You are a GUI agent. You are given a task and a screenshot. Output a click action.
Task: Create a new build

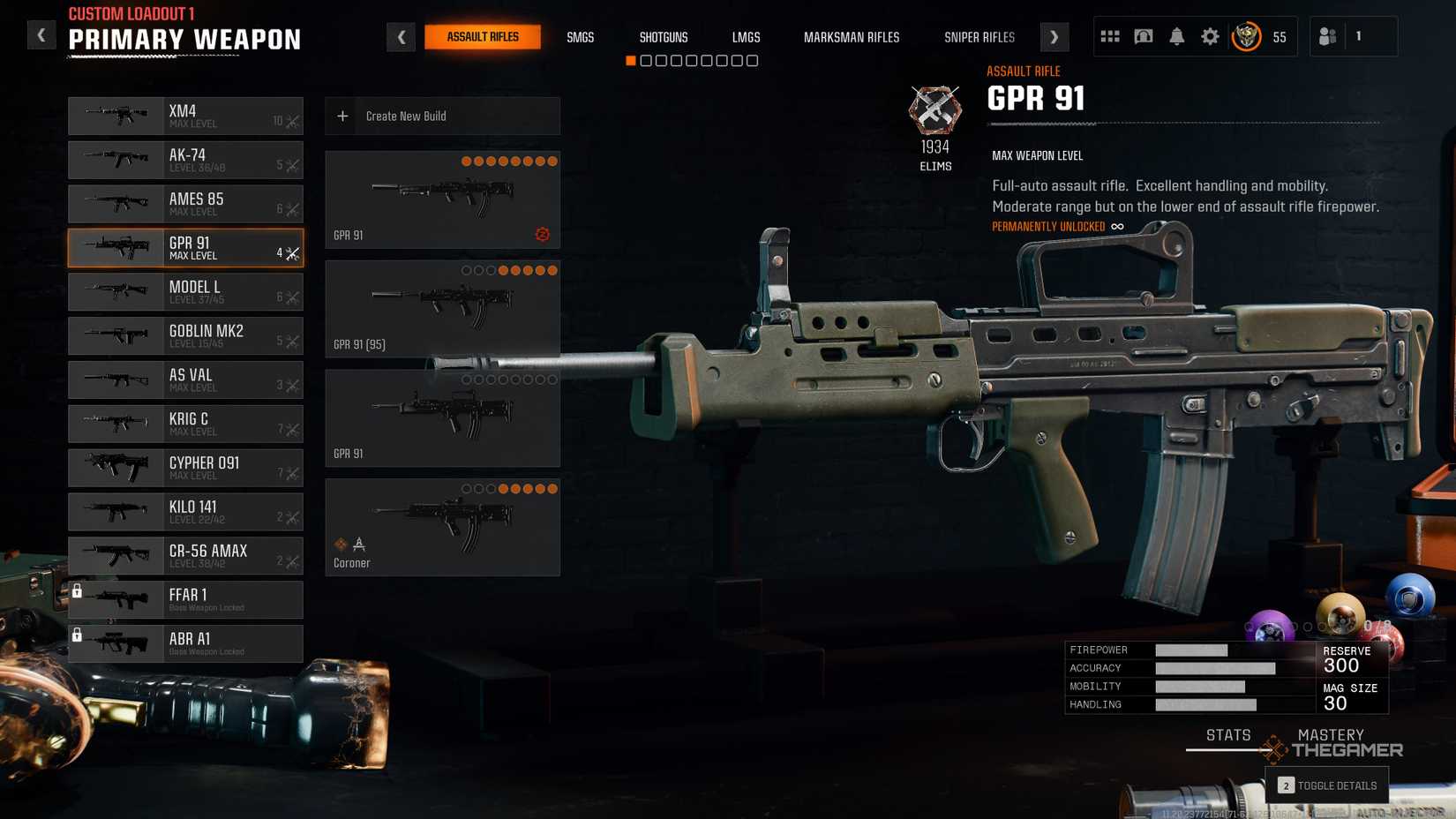pos(442,116)
